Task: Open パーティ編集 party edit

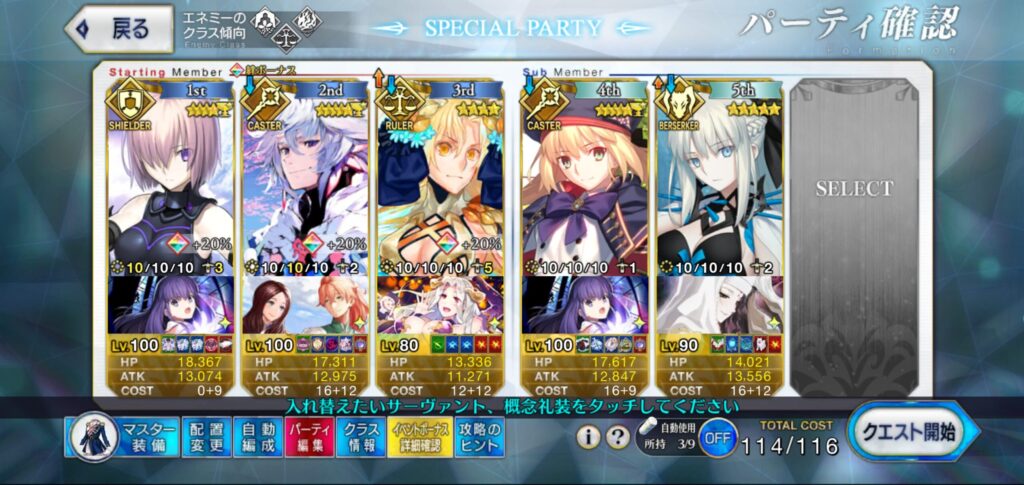Action: pyautogui.click(x=309, y=437)
